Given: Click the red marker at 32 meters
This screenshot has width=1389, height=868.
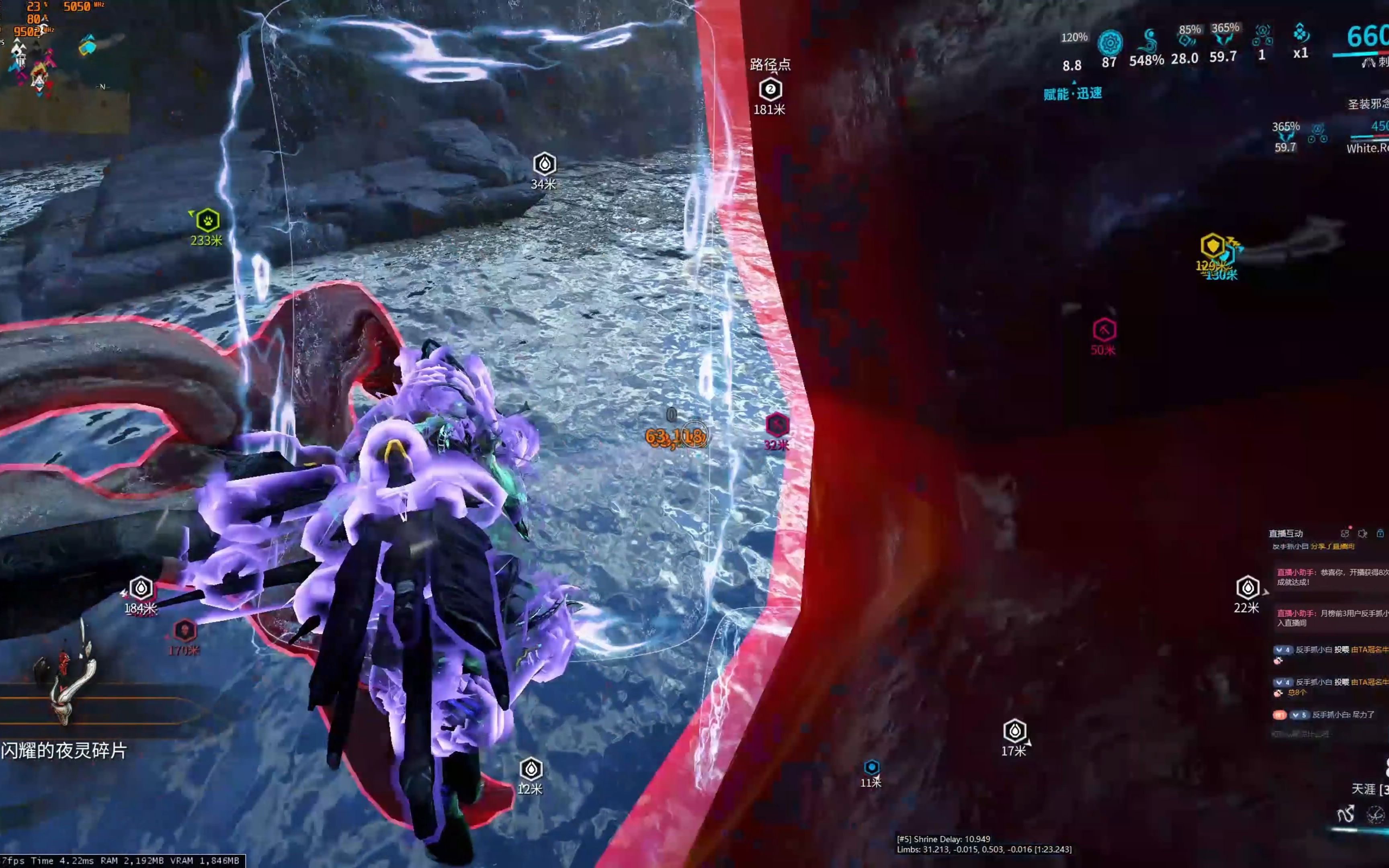Looking at the screenshot, I should pyautogui.click(x=777, y=425).
